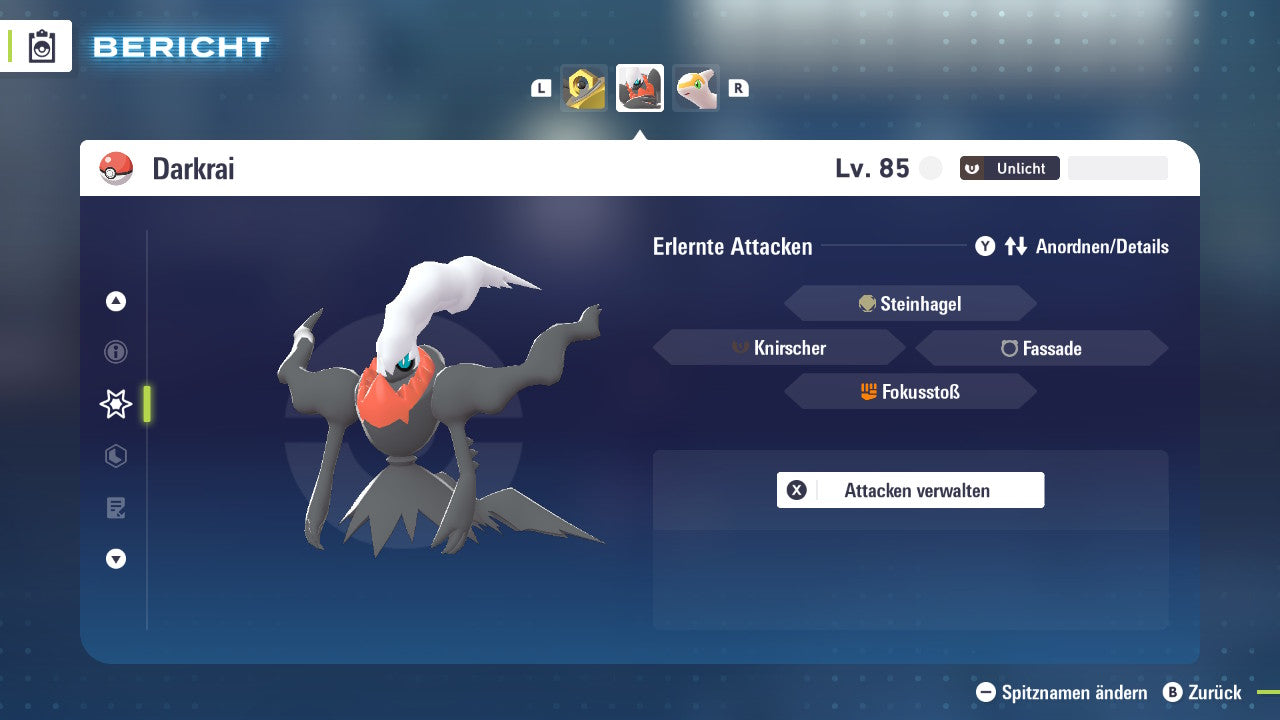Click the down arrow below the sidebar icons
The width and height of the screenshot is (1280, 720).
(x=115, y=559)
